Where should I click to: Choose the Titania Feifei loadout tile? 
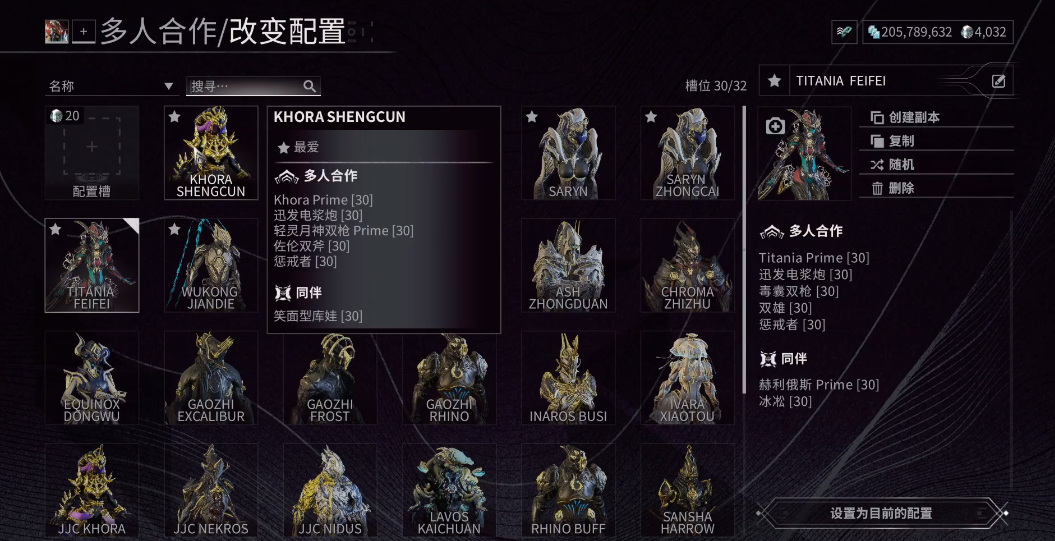point(91,265)
